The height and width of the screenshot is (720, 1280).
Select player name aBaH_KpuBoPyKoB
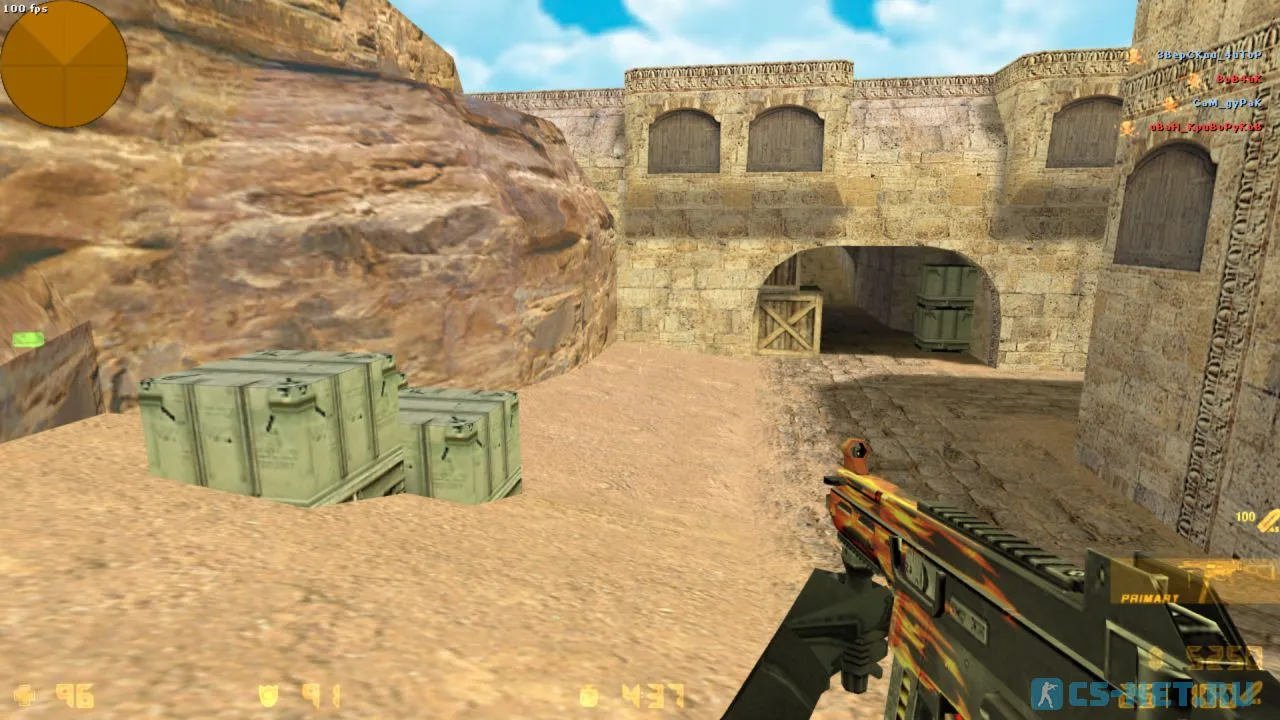[1205, 126]
